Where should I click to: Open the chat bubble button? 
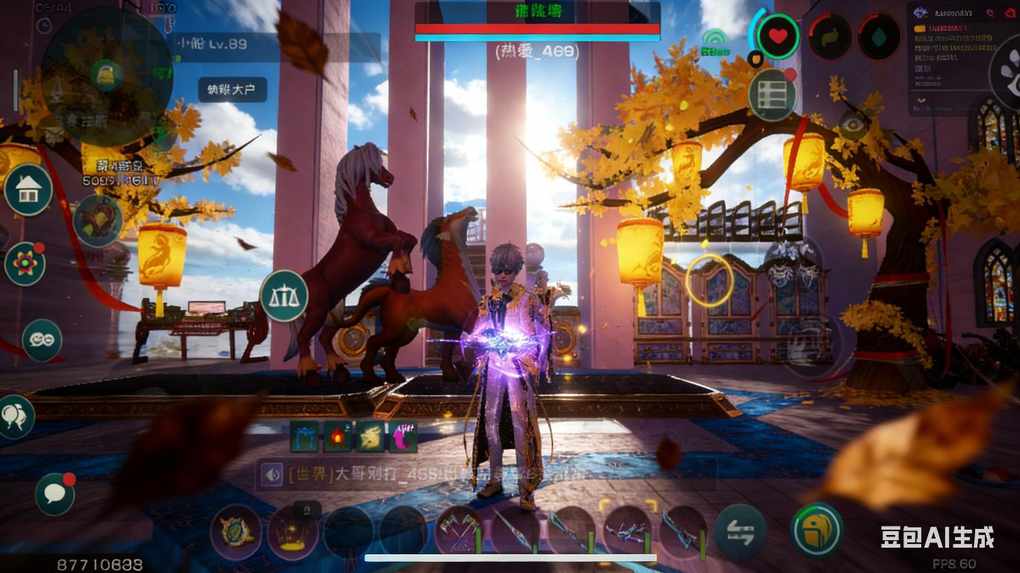(55, 493)
